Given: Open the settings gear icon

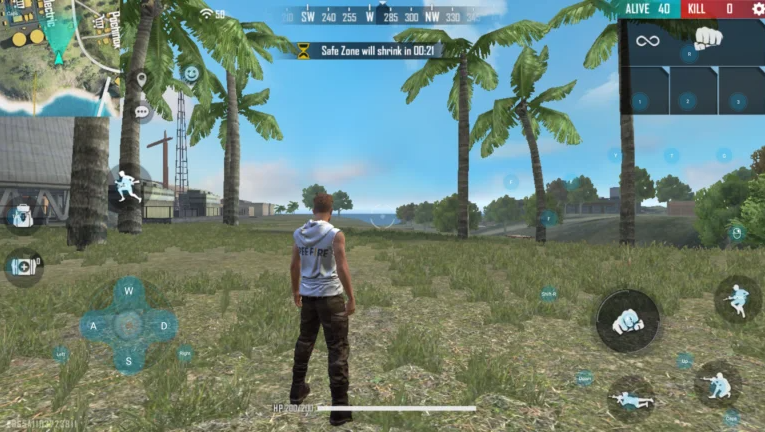Looking at the screenshot, I should [x=755, y=9].
